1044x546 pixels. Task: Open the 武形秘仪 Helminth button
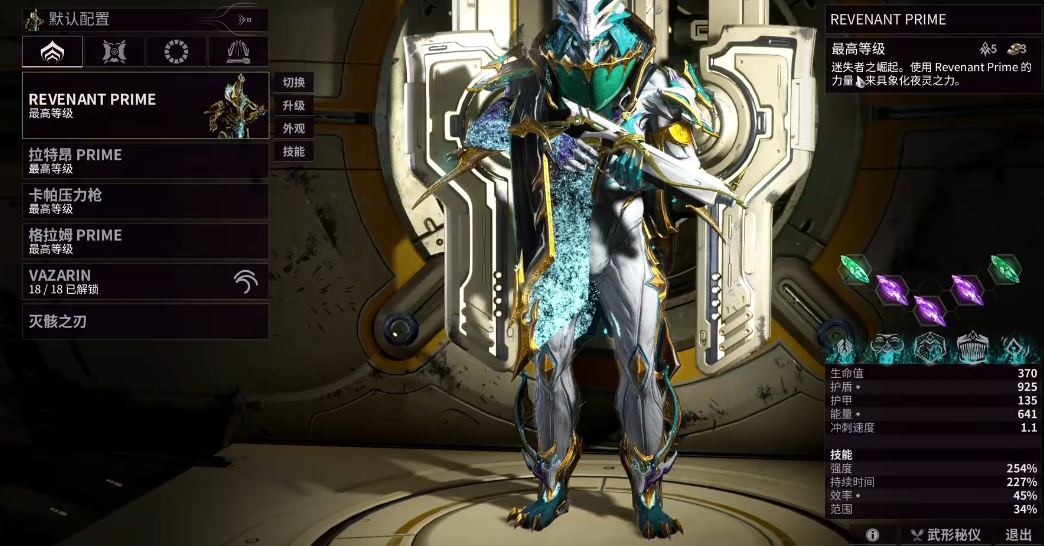945,535
